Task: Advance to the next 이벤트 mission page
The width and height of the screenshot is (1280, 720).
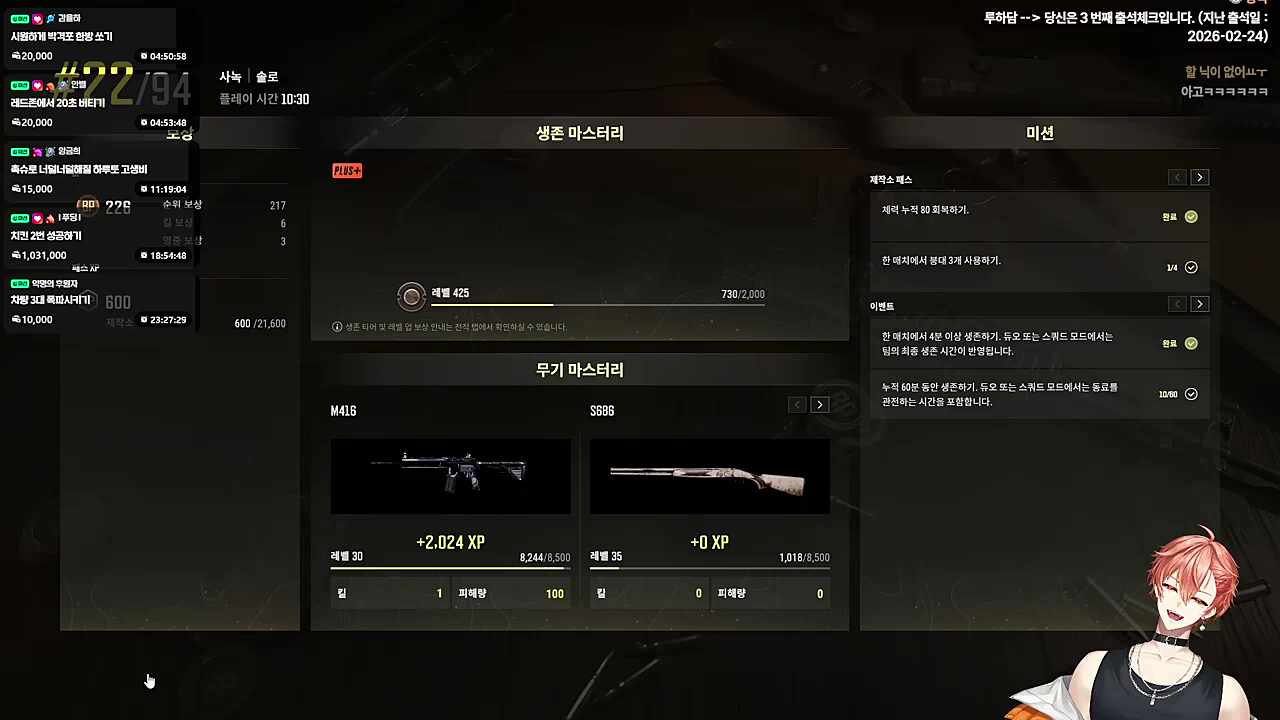Action: point(1199,304)
